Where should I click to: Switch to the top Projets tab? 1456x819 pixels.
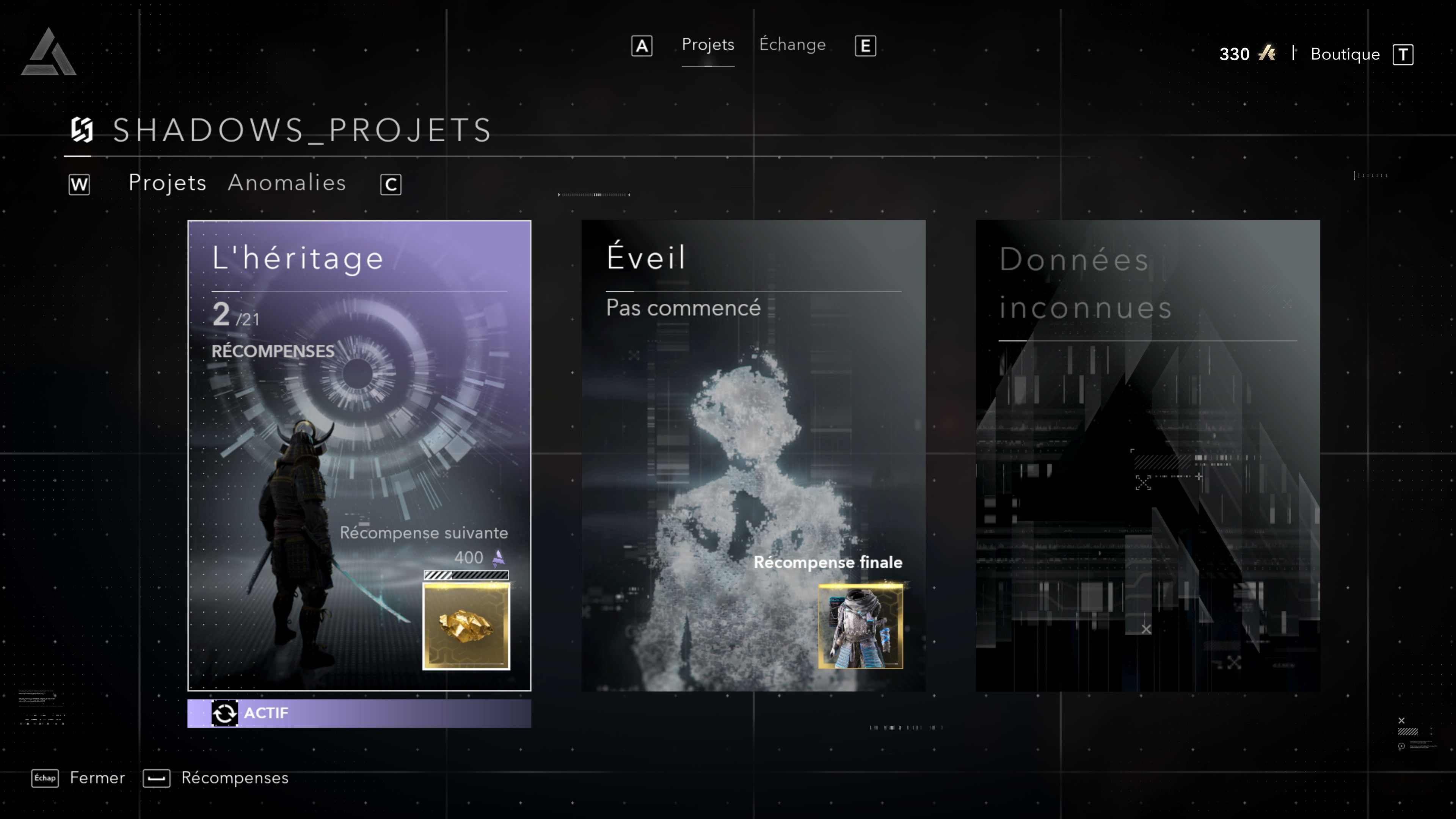(708, 45)
